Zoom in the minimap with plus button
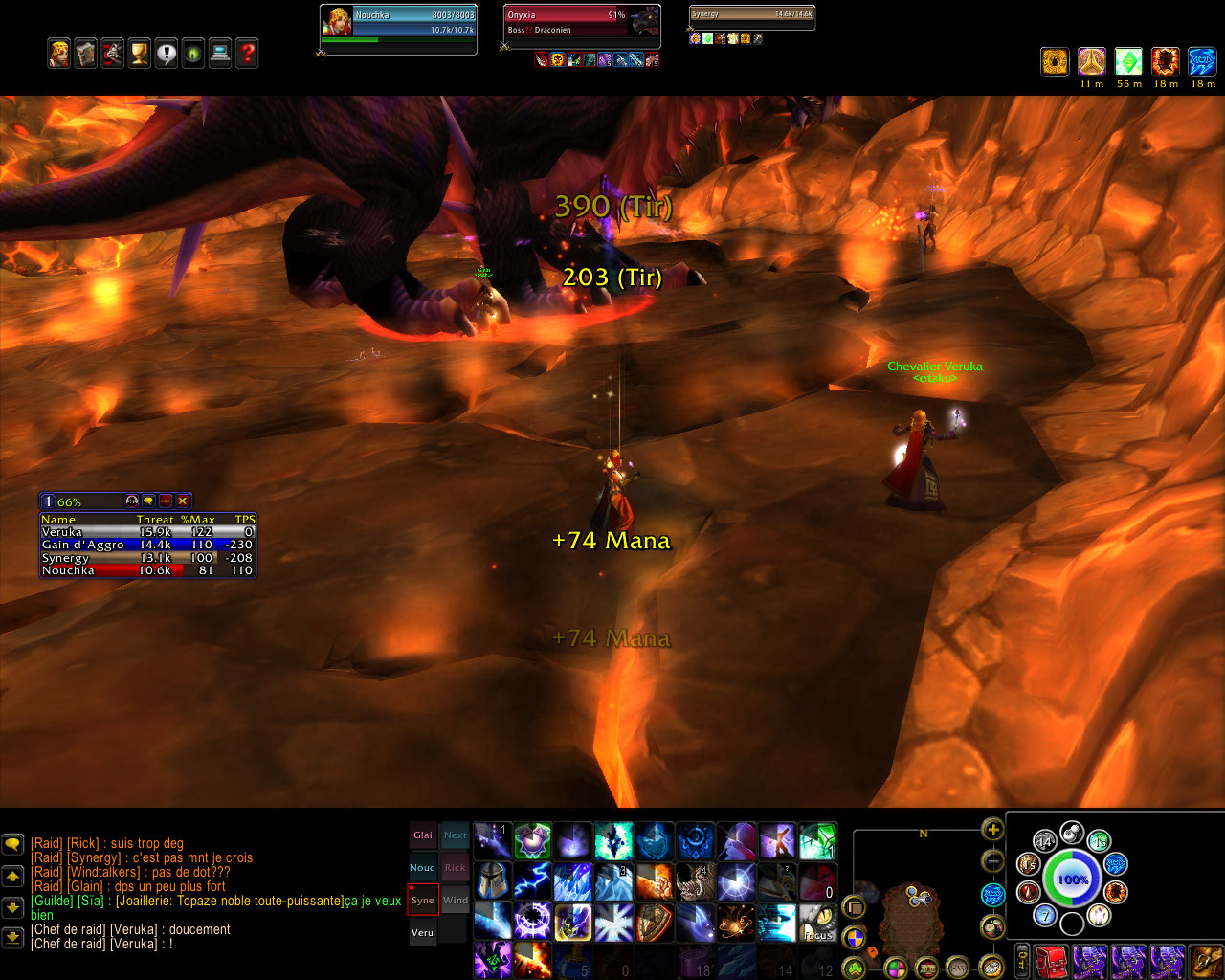Viewport: 1225px width, 980px height. [x=992, y=830]
